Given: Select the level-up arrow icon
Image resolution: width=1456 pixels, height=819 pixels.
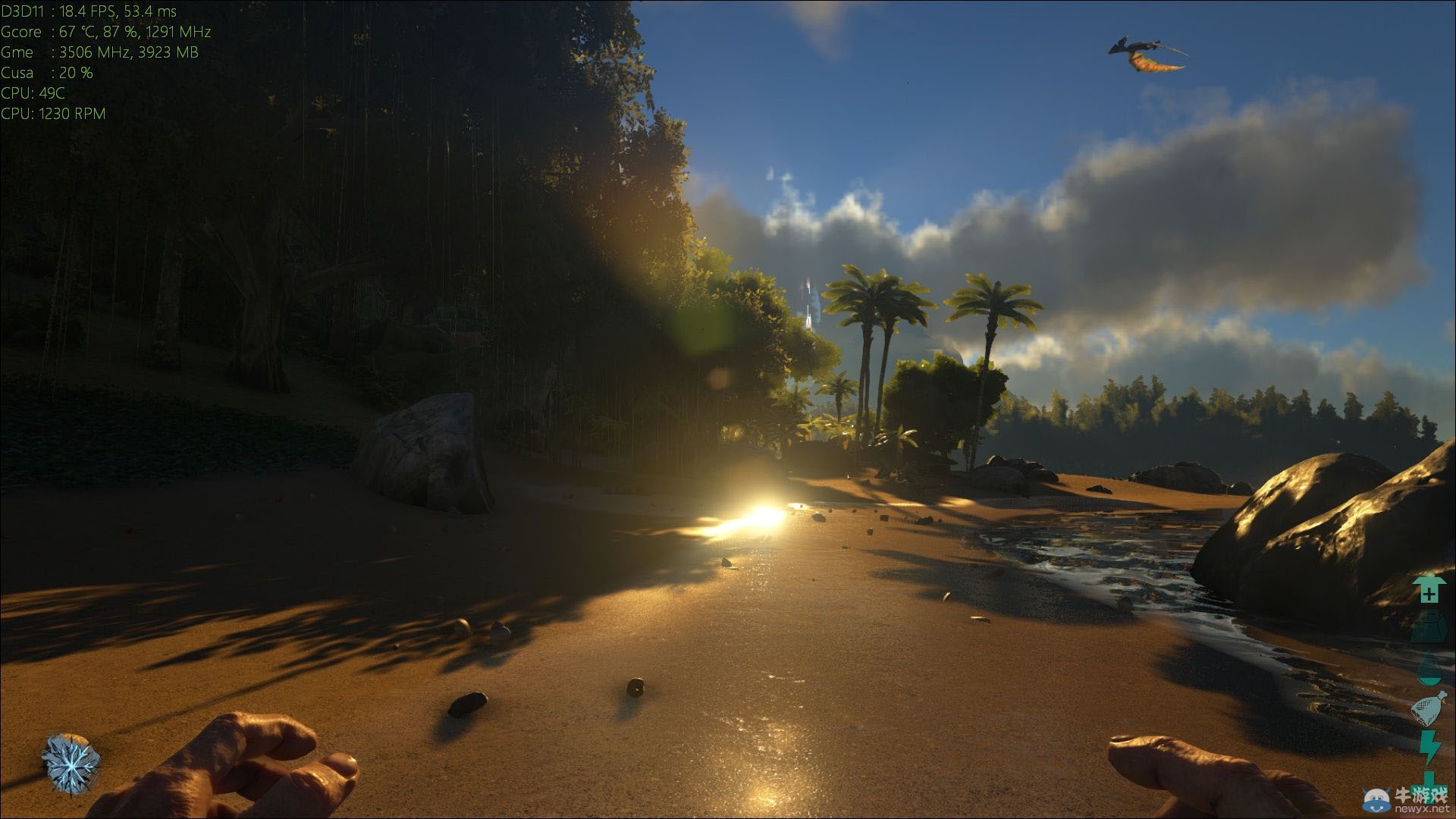Looking at the screenshot, I should (x=1429, y=590).
